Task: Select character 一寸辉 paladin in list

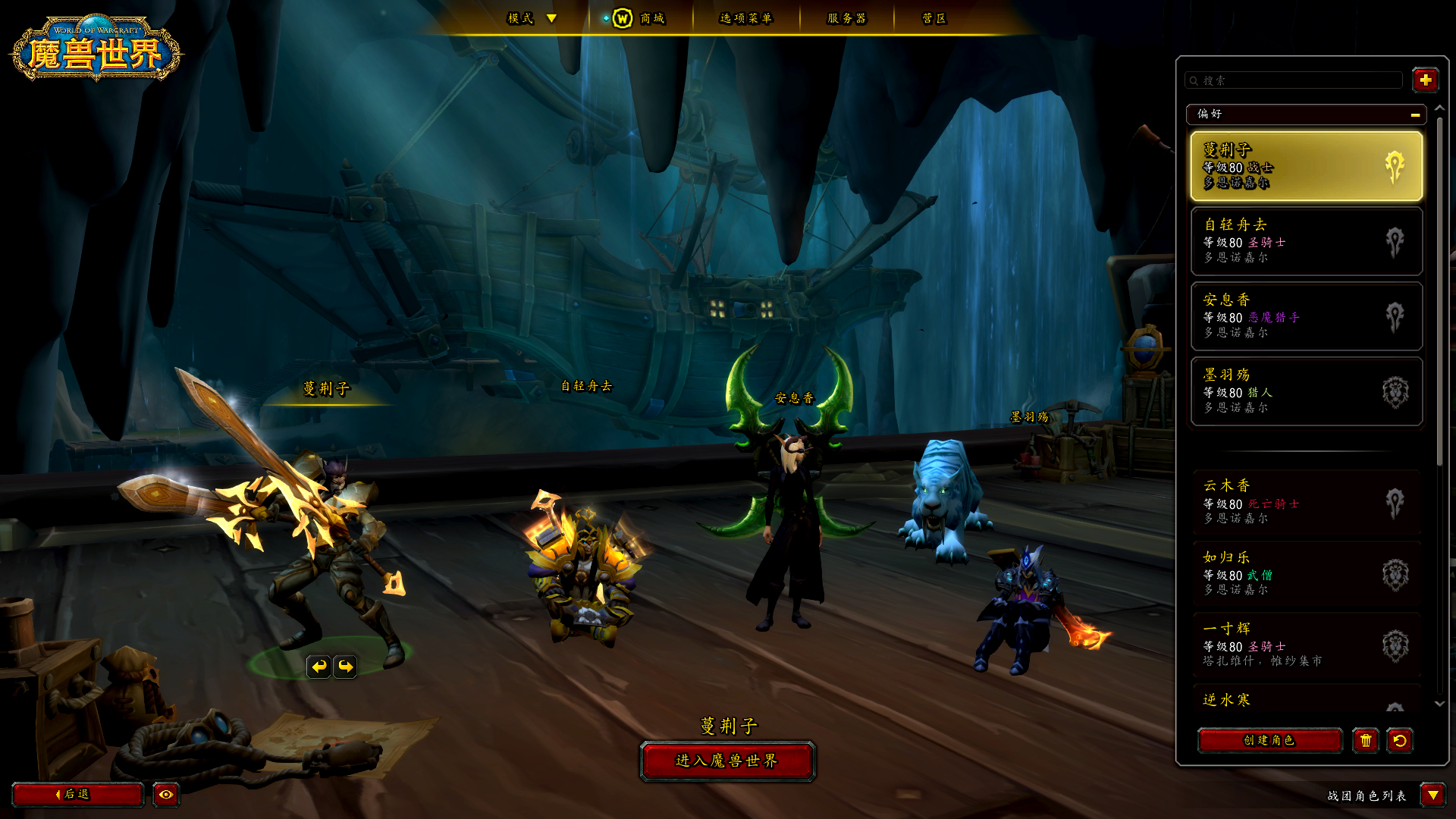Action: (x=1306, y=645)
